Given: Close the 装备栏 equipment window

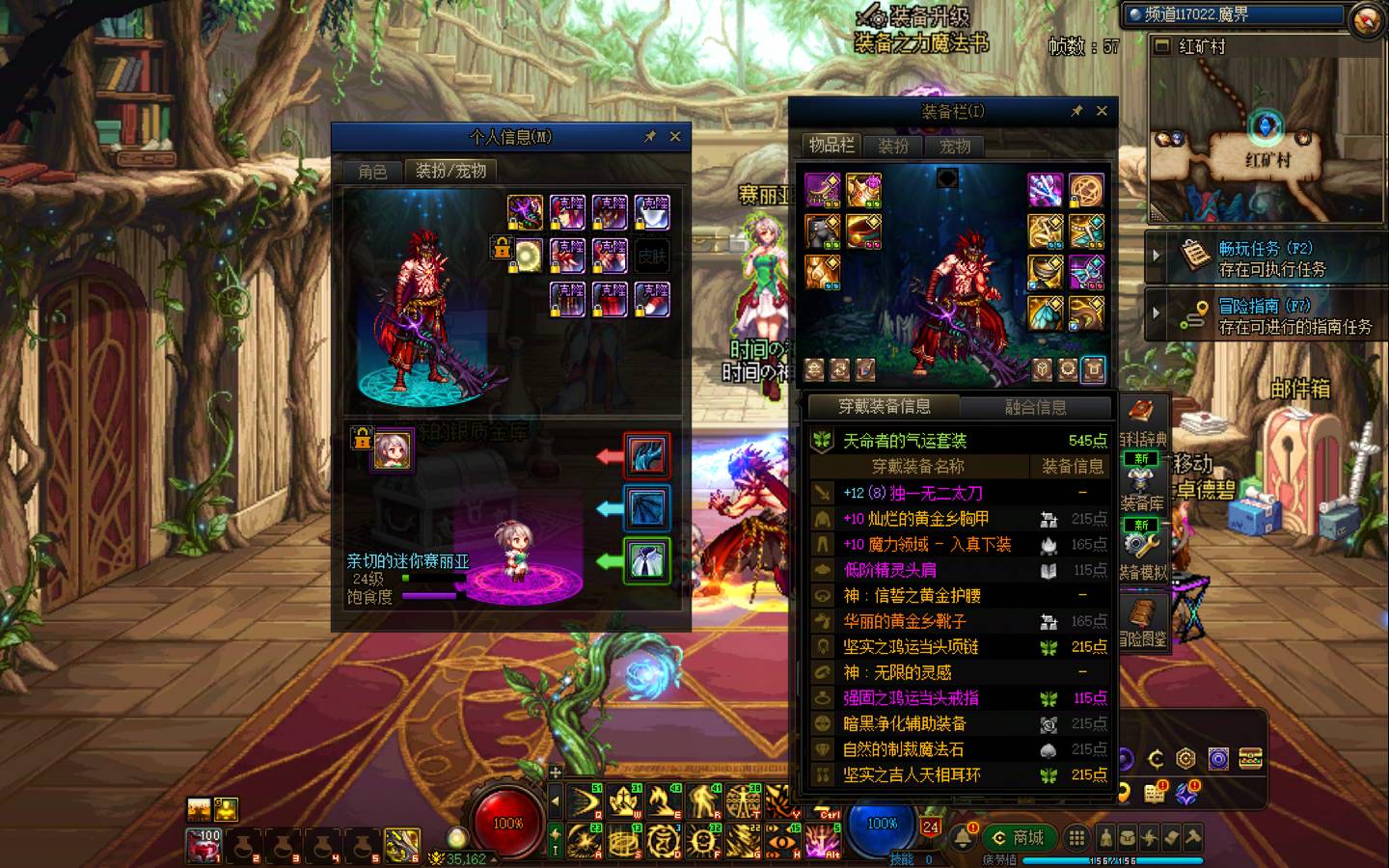Looking at the screenshot, I should pyautogui.click(x=1102, y=111).
